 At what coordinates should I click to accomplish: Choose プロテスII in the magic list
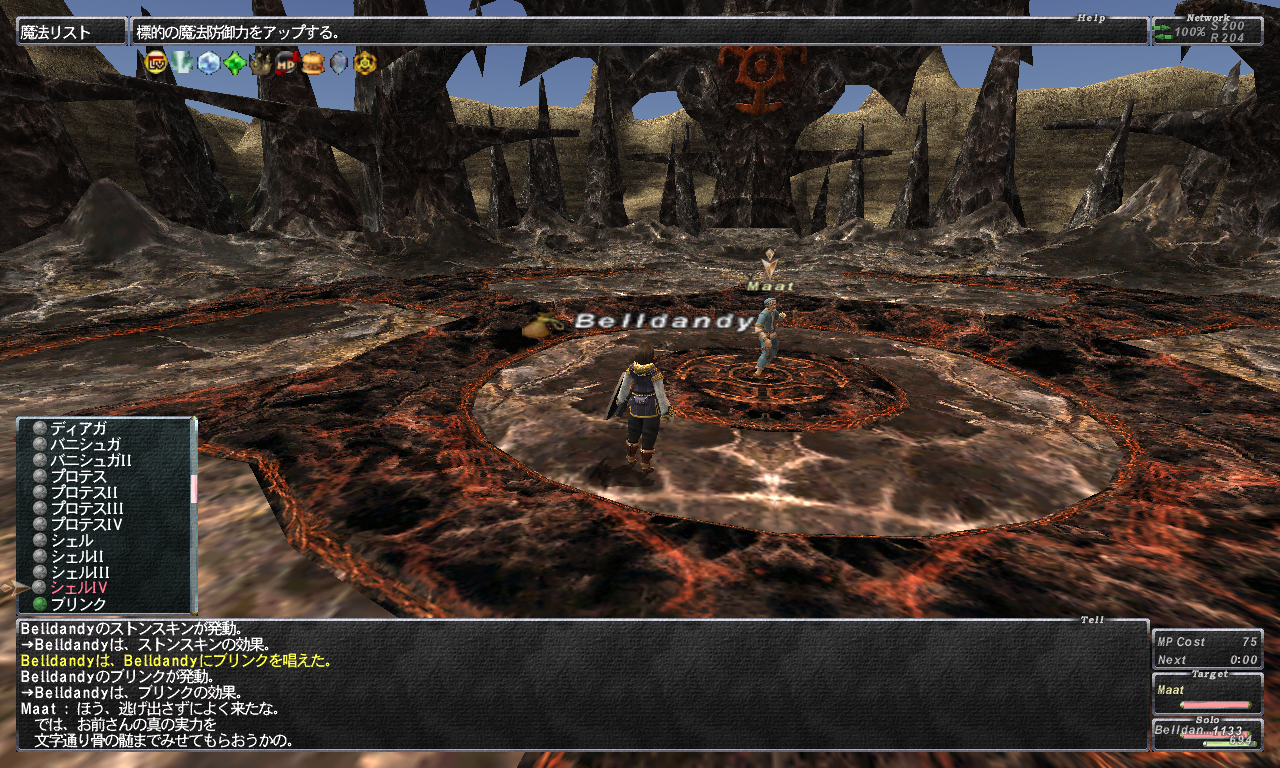(84, 492)
